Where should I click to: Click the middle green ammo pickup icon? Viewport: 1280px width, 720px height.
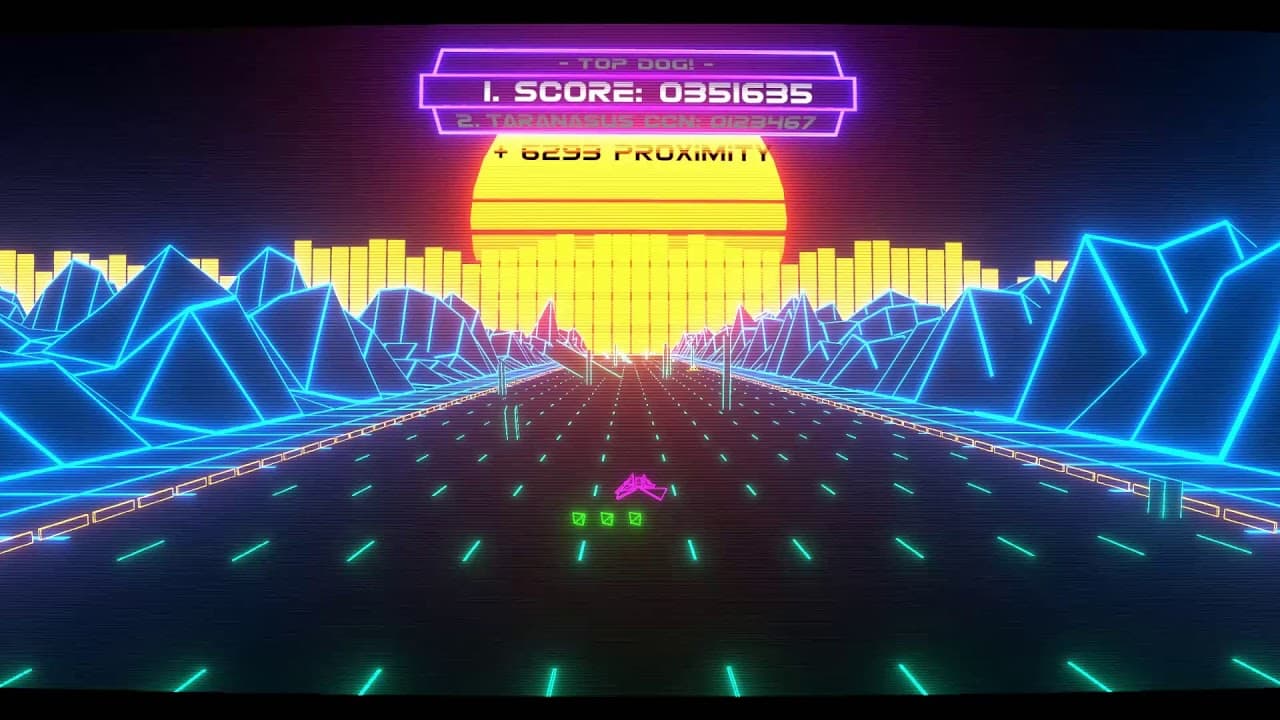pyautogui.click(x=606, y=518)
